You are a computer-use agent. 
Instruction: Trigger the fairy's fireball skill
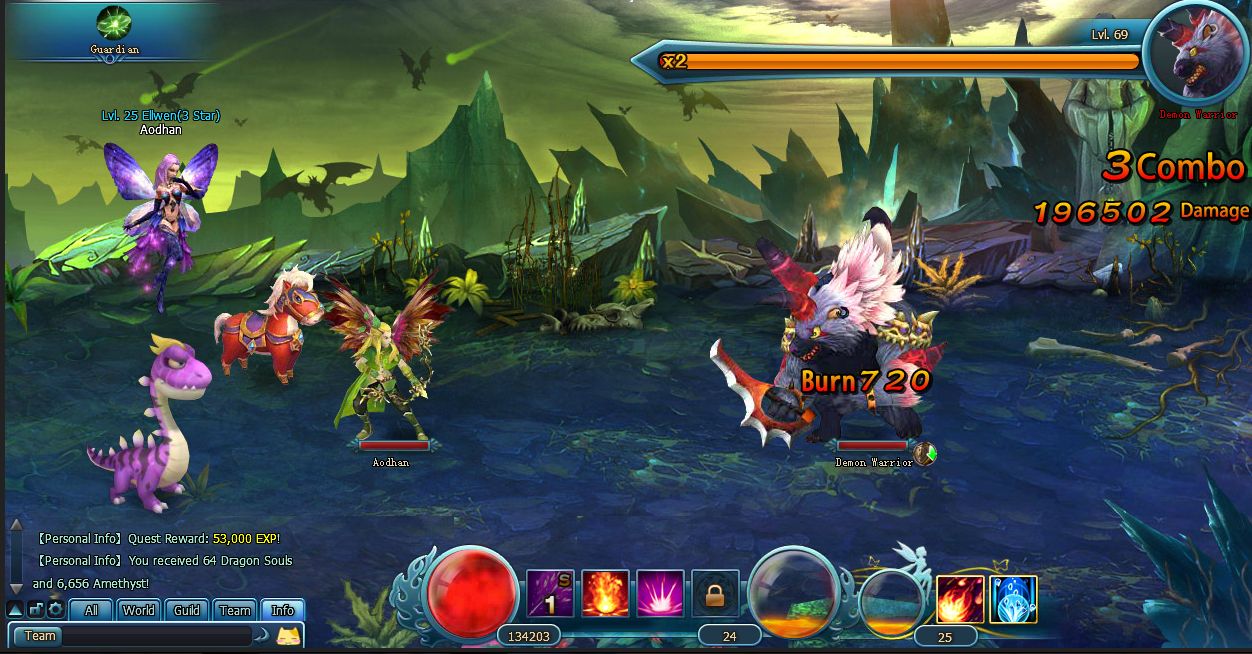(x=959, y=599)
